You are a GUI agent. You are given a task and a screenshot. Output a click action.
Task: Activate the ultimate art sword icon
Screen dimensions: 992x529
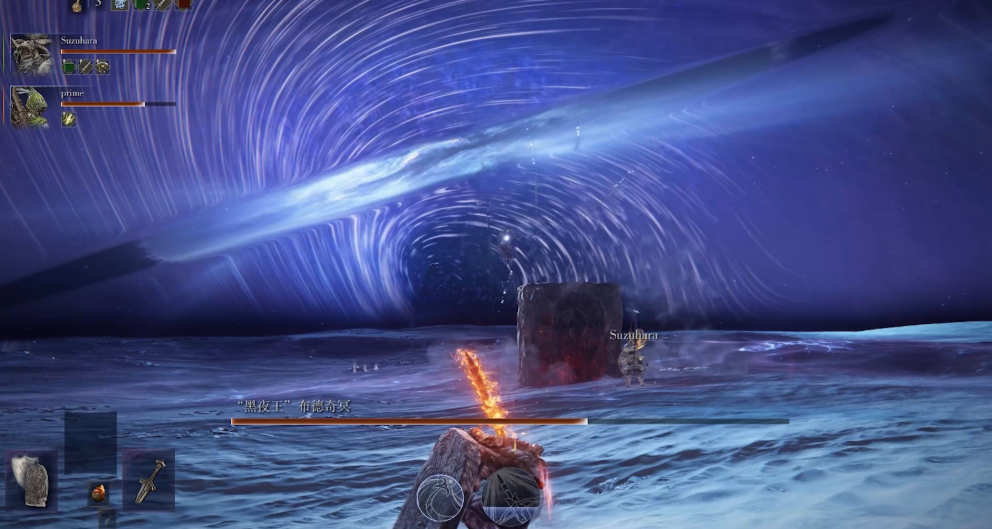tap(510, 494)
